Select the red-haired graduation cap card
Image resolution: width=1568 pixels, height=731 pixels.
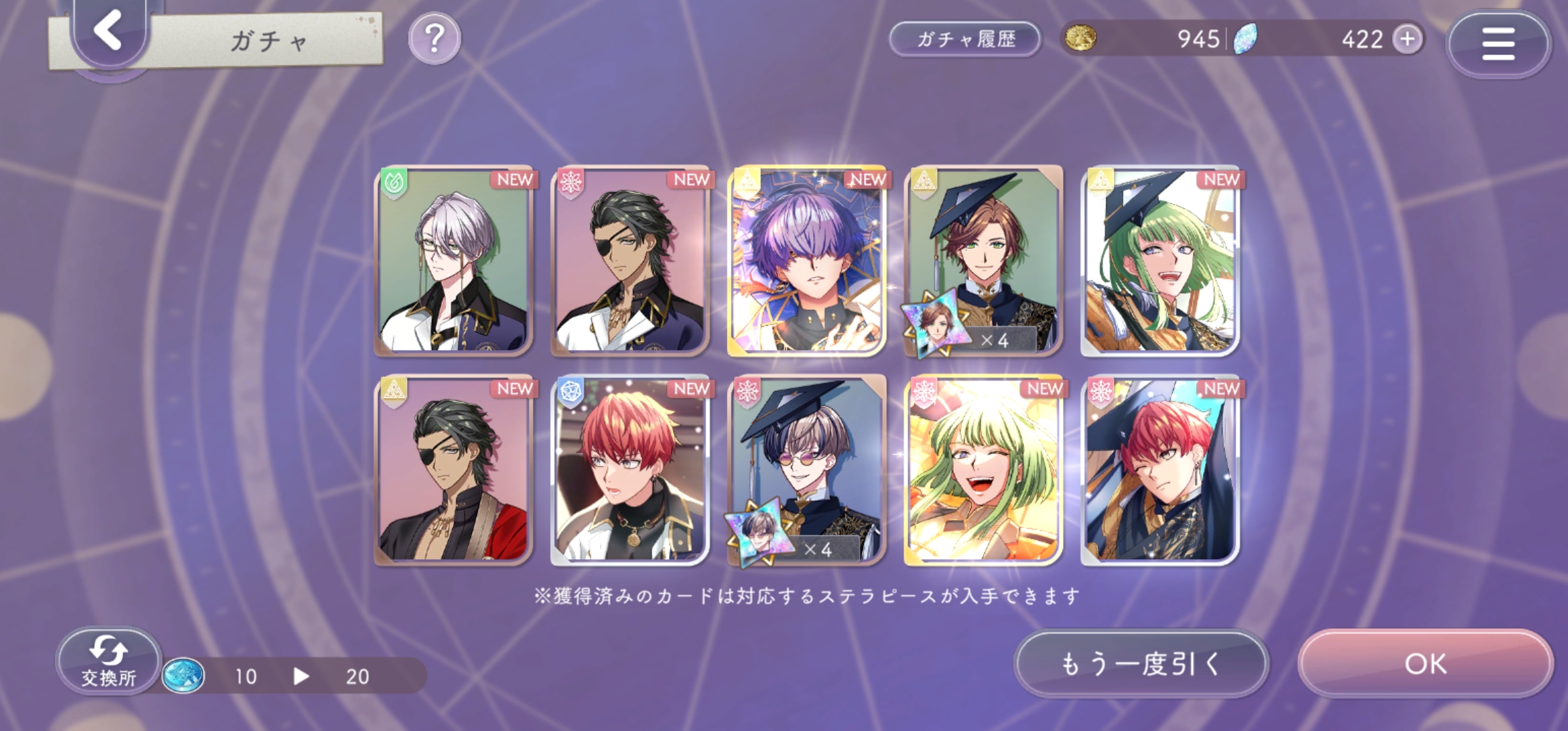[1160, 470]
